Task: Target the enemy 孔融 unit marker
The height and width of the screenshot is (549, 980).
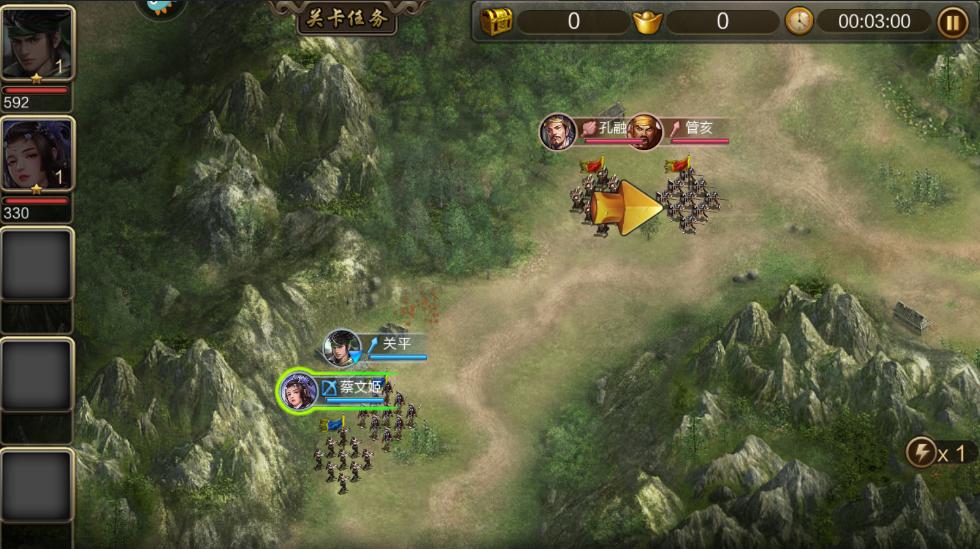Action: click(x=558, y=132)
